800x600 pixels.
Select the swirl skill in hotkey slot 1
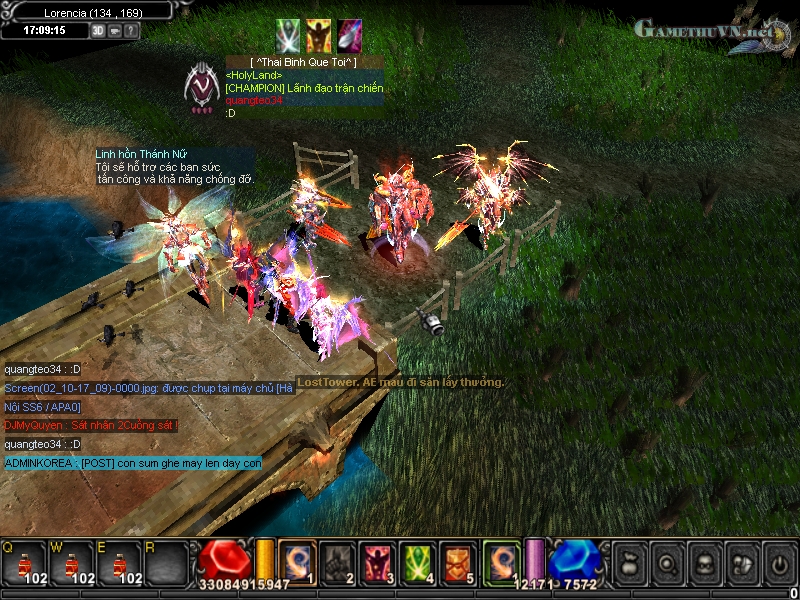pos(297,562)
